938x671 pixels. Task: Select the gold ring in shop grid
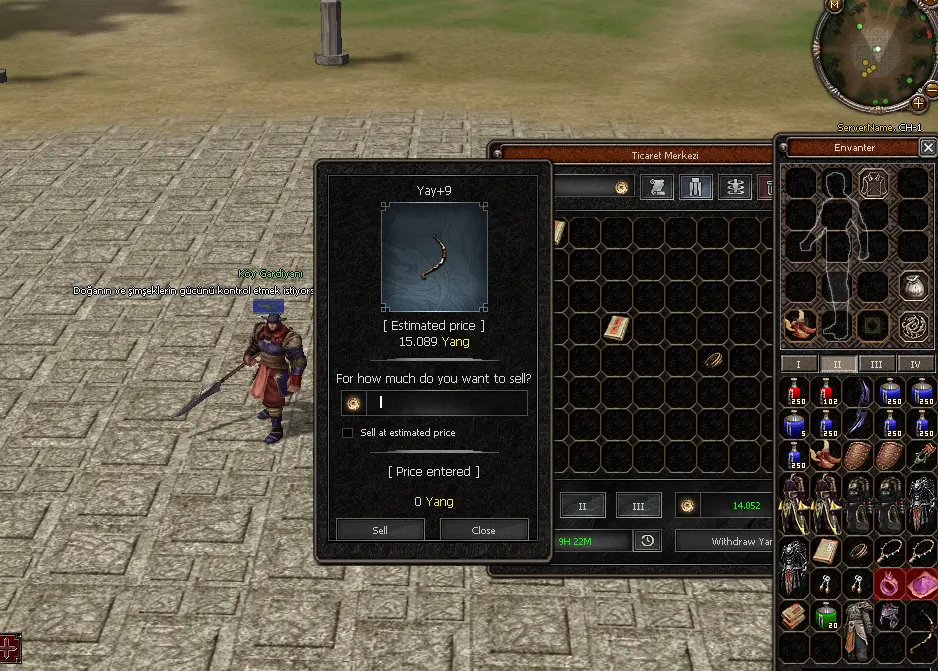tap(712, 359)
